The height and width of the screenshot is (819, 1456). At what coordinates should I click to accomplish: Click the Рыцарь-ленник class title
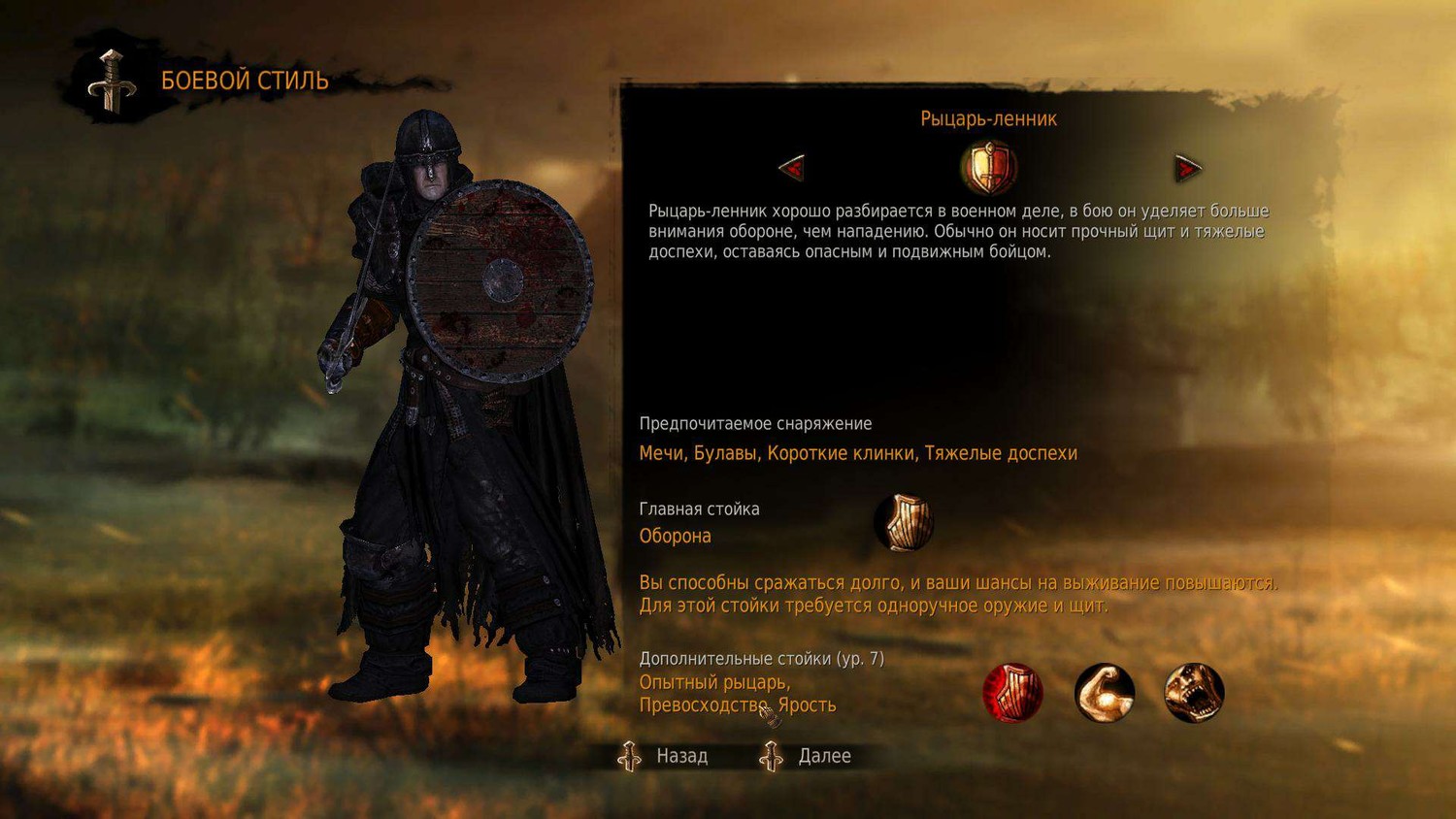[990, 118]
